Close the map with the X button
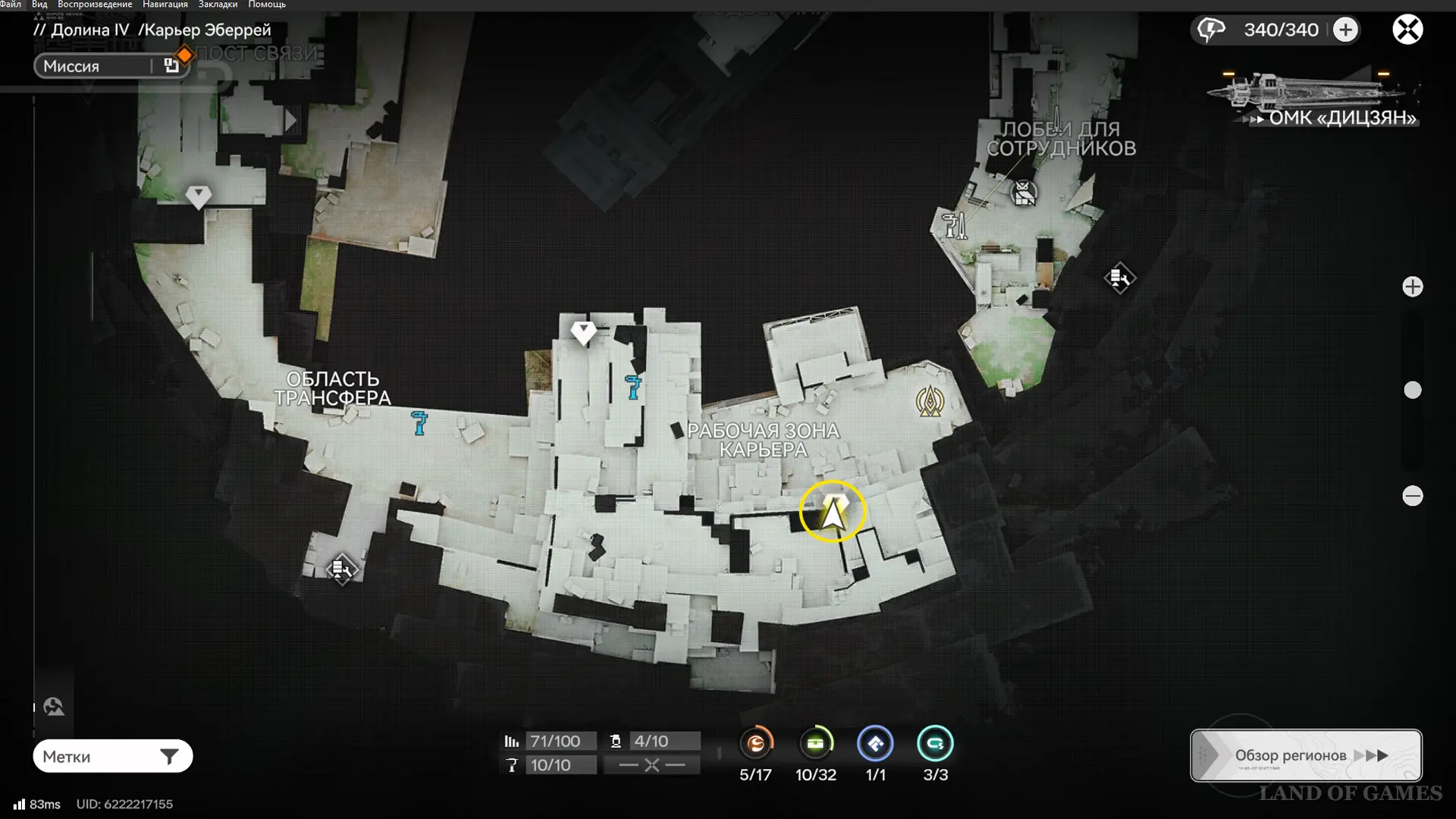 pos(1407,30)
